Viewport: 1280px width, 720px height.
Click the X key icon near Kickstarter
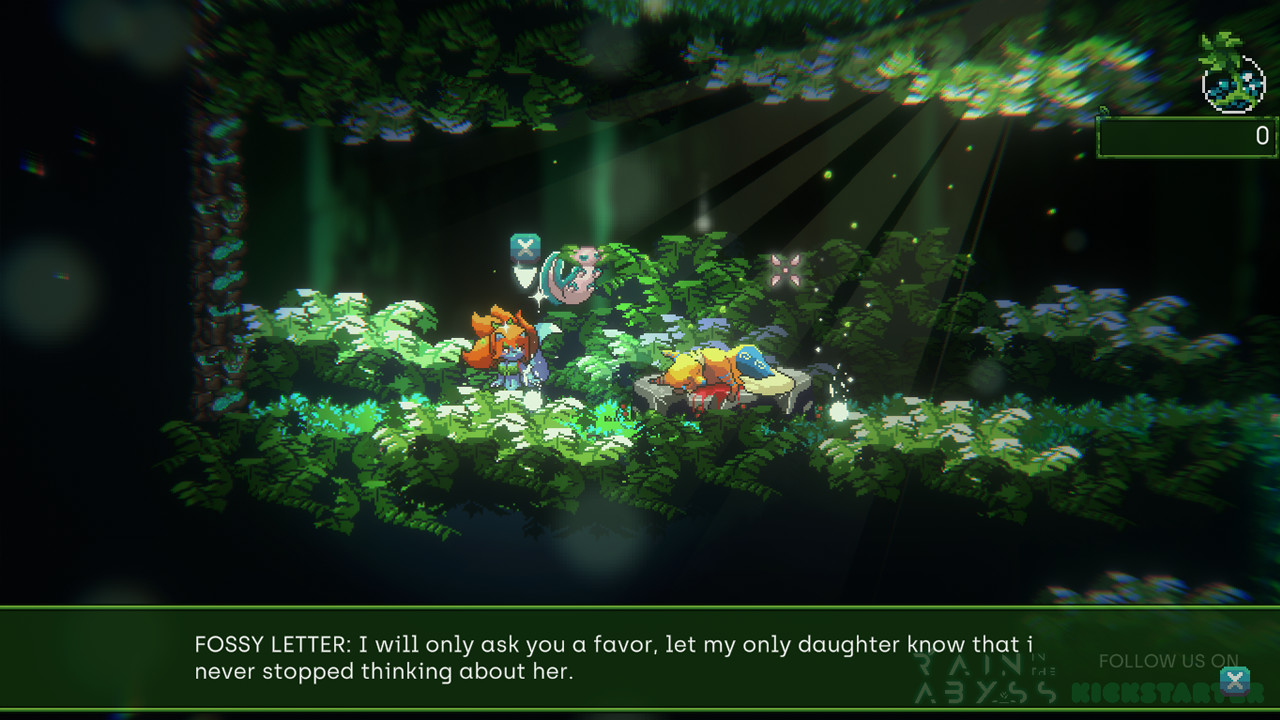pos(1236,680)
